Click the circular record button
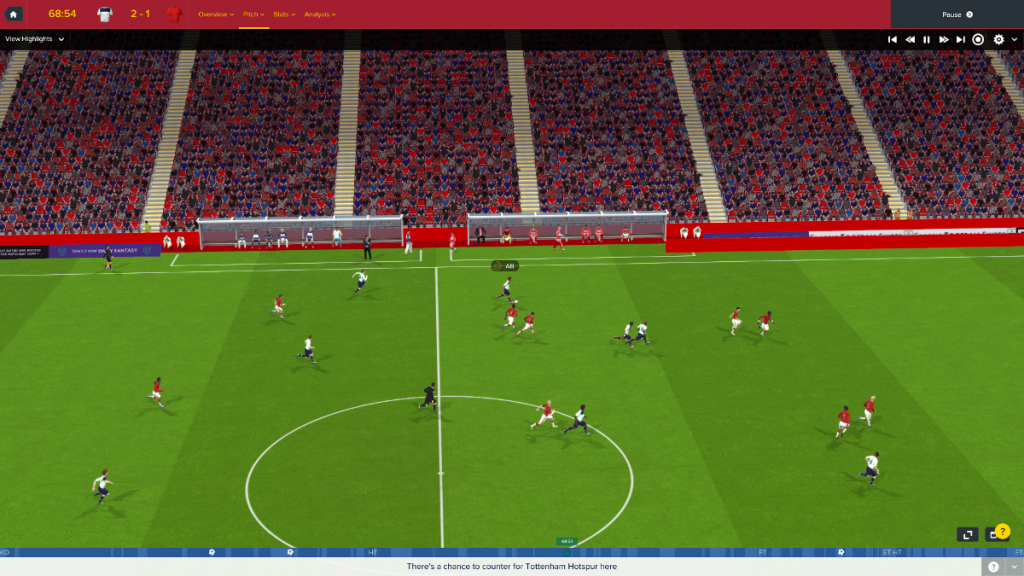 pyautogui.click(x=979, y=39)
